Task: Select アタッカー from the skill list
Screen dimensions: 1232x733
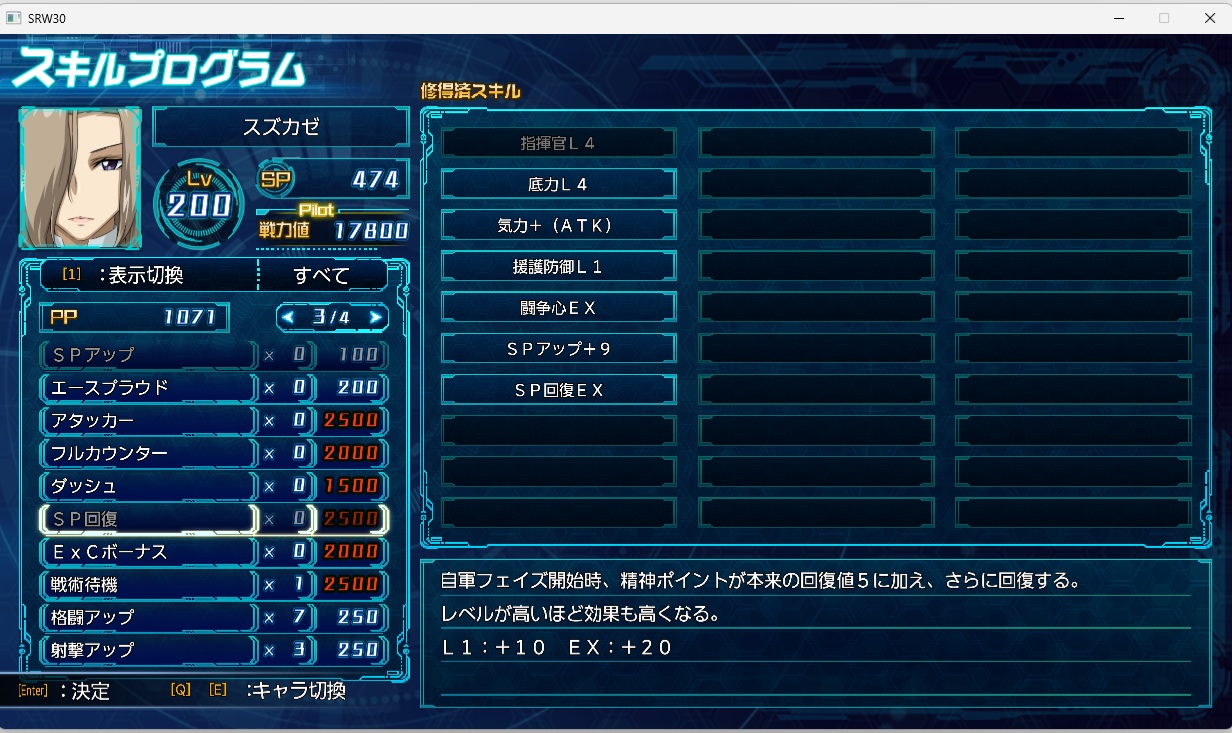Action: (147, 421)
